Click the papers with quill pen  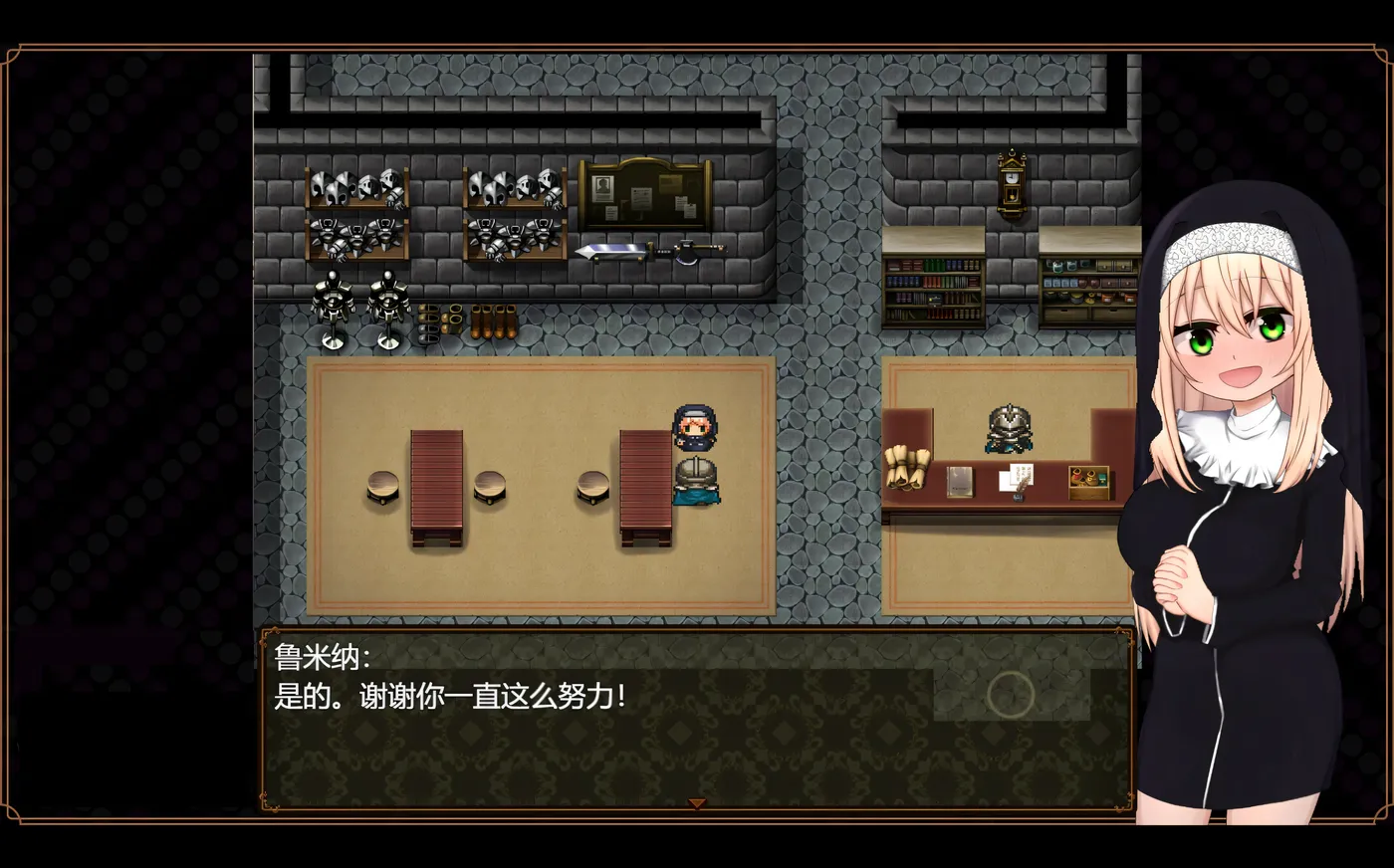pos(1018,478)
